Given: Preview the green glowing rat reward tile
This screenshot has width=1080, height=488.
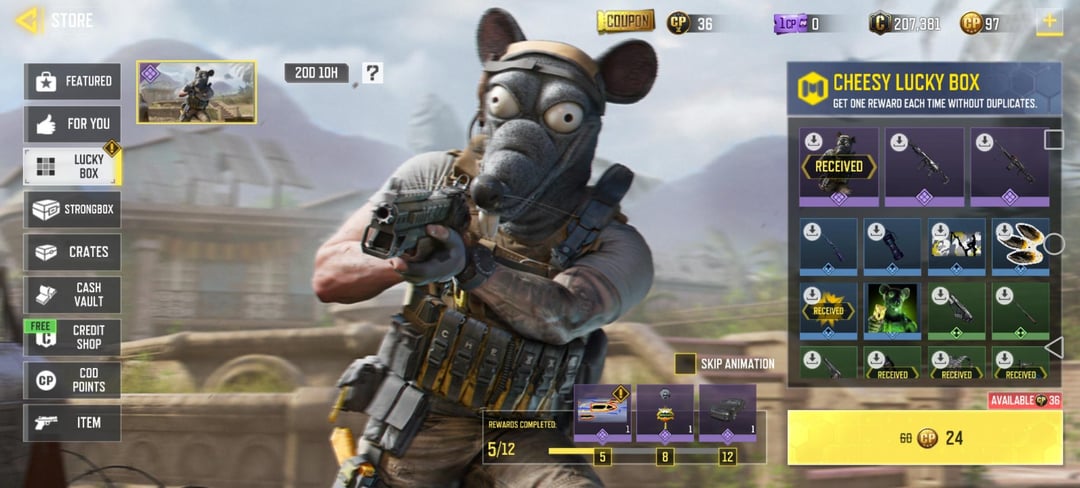Looking at the screenshot, I should coord(893,309).
